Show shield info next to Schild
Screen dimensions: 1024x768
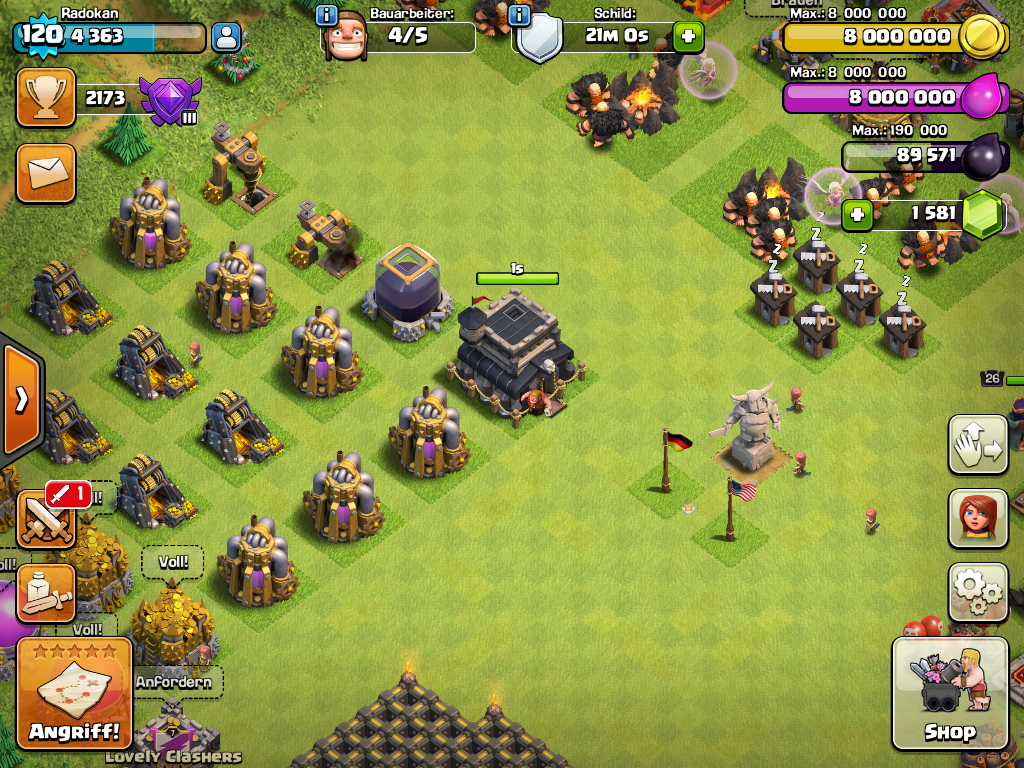518,15
